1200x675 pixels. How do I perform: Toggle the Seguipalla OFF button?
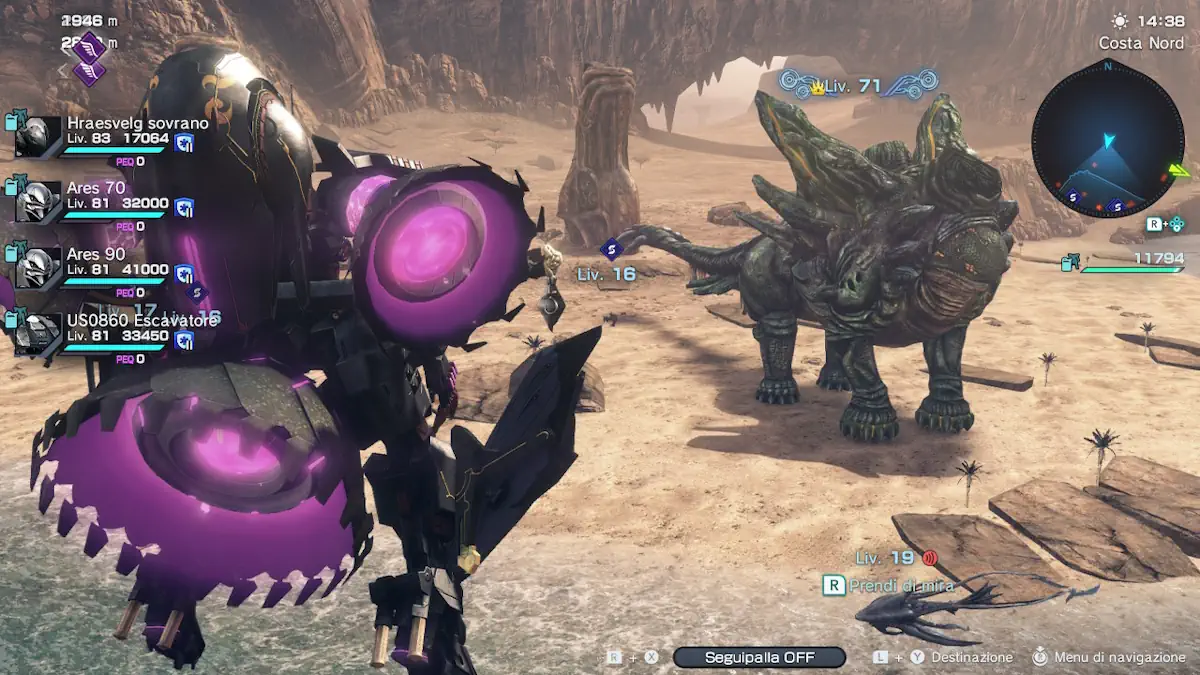759,657
